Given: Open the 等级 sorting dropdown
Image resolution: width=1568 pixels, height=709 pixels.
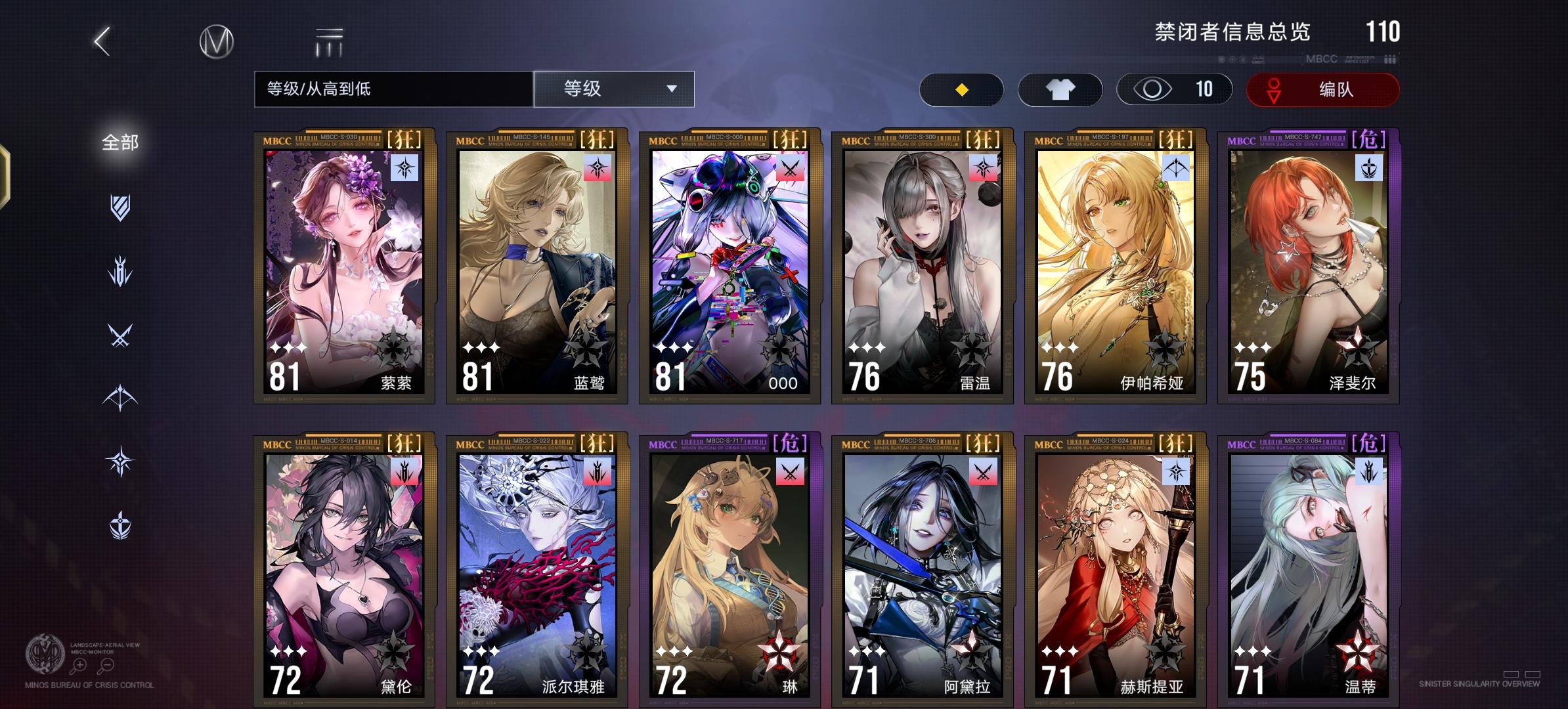Looking at the screenshot, I should (x=613, y=89).
